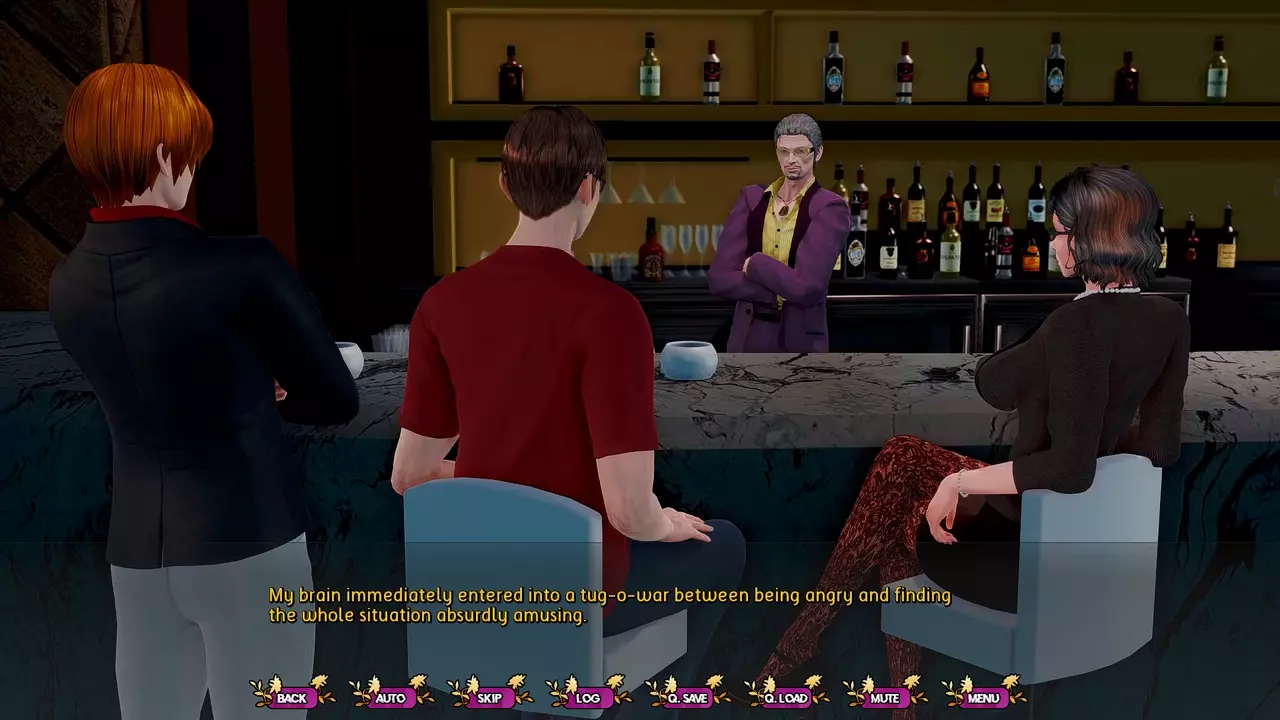1280x720 pixels.
Task: Toggle the MUTE button
Action: [x=884, y=697]
